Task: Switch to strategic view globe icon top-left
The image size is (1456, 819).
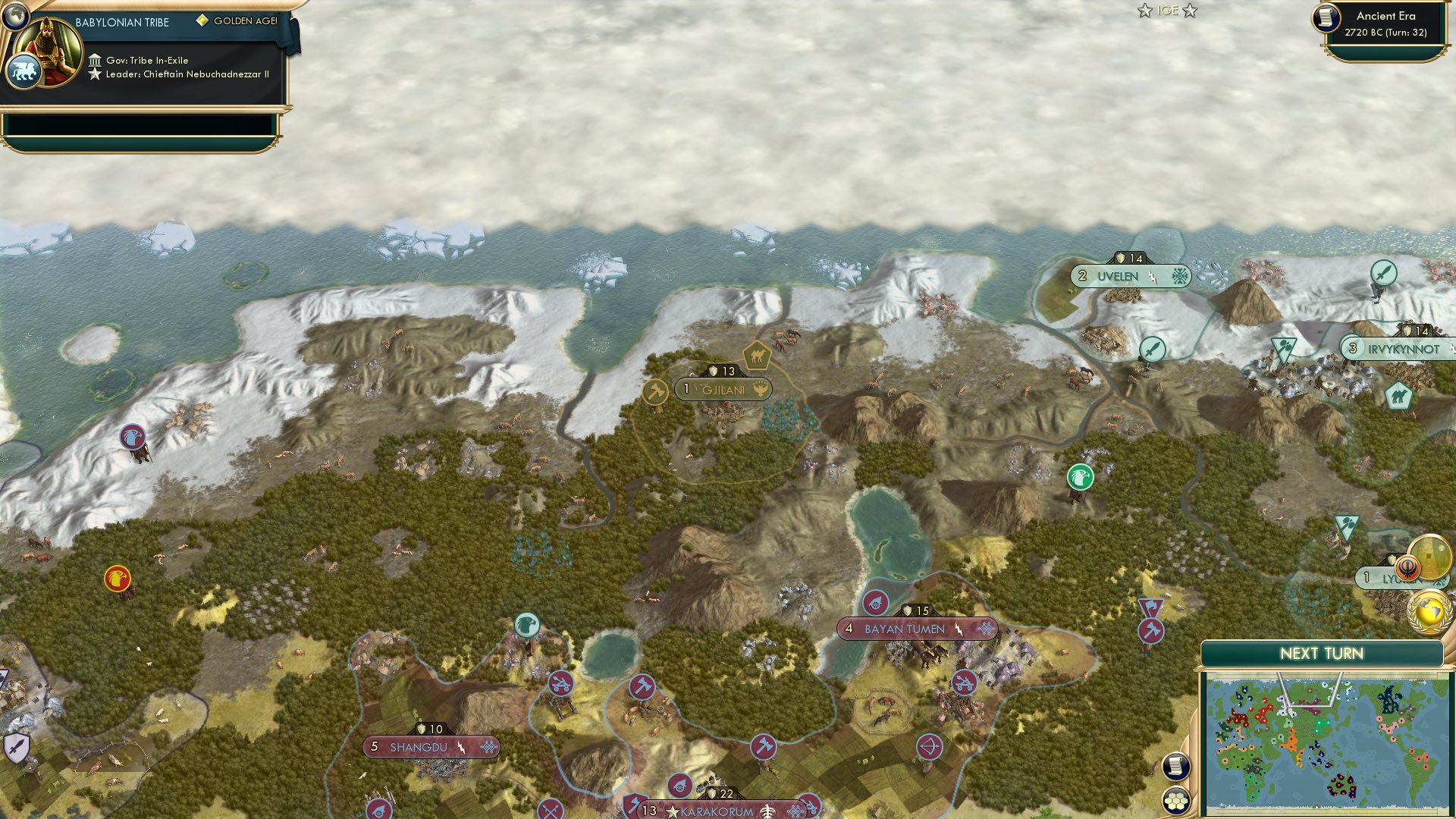Action: coord(14,17)
